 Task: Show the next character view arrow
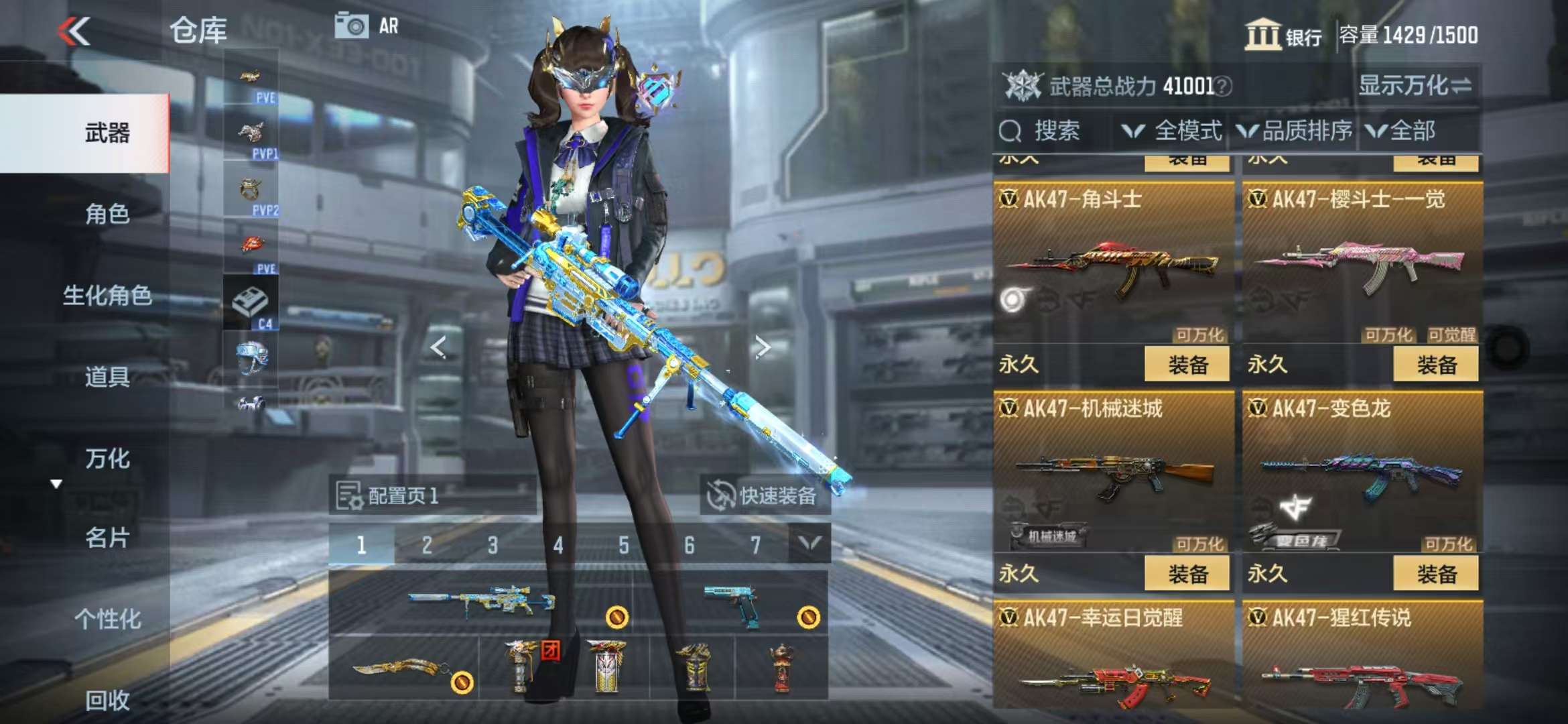pos(763,347)
